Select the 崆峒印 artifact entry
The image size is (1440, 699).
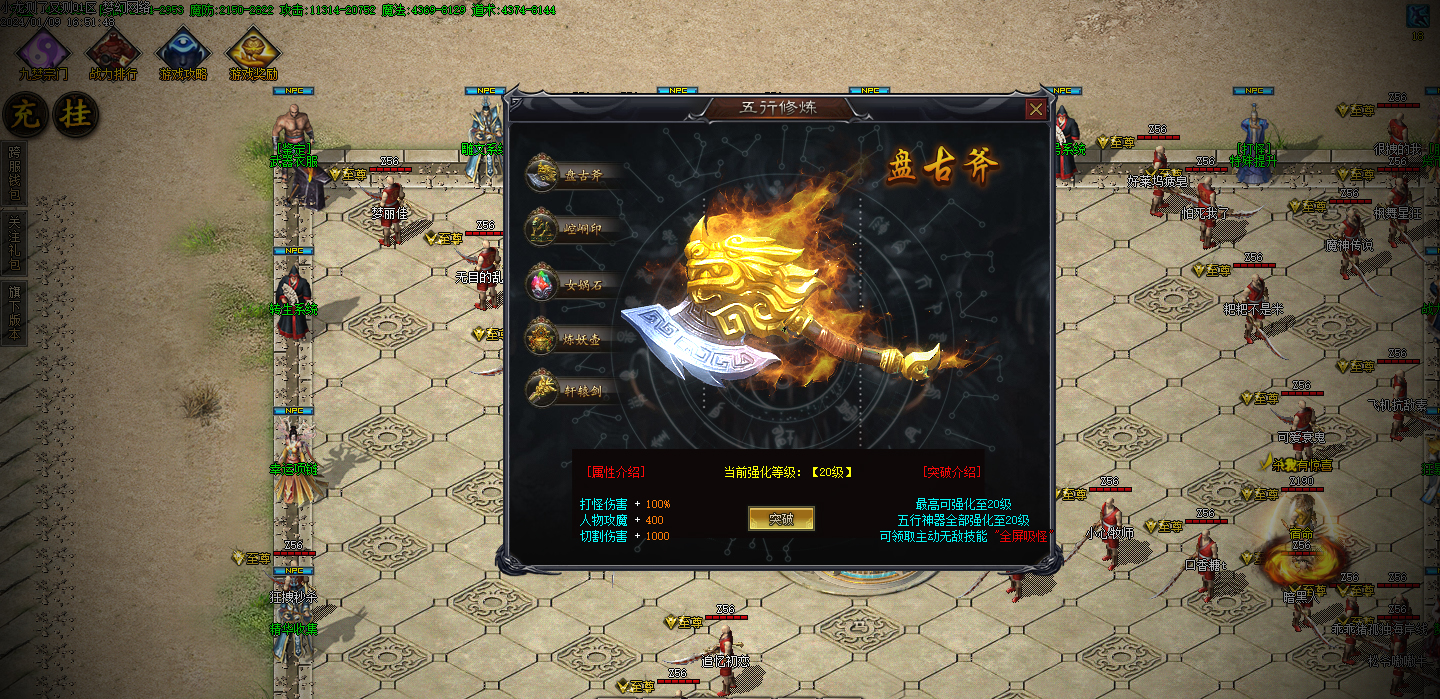click(572, 230)
